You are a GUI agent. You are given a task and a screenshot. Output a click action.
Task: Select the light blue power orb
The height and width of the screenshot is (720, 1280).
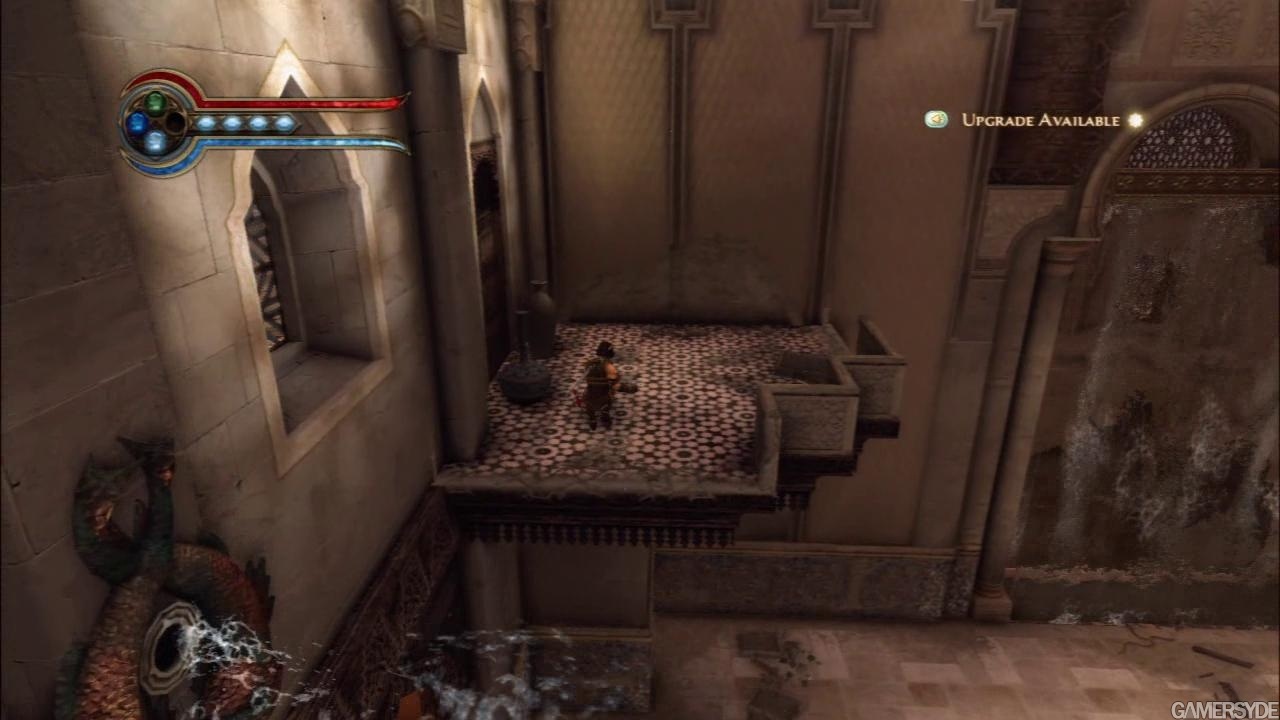tap(155, 142)
